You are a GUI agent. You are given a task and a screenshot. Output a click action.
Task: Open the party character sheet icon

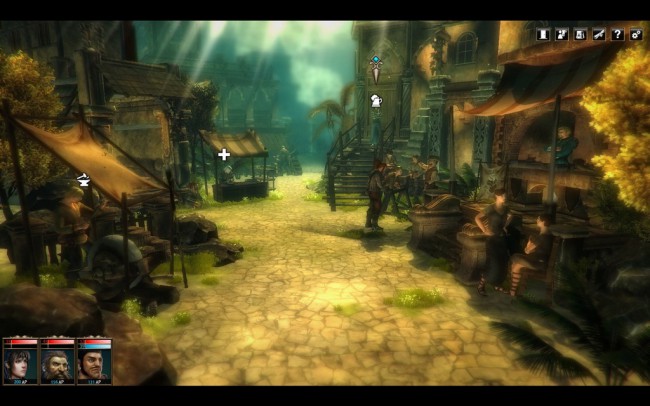(x=562, y=34)
